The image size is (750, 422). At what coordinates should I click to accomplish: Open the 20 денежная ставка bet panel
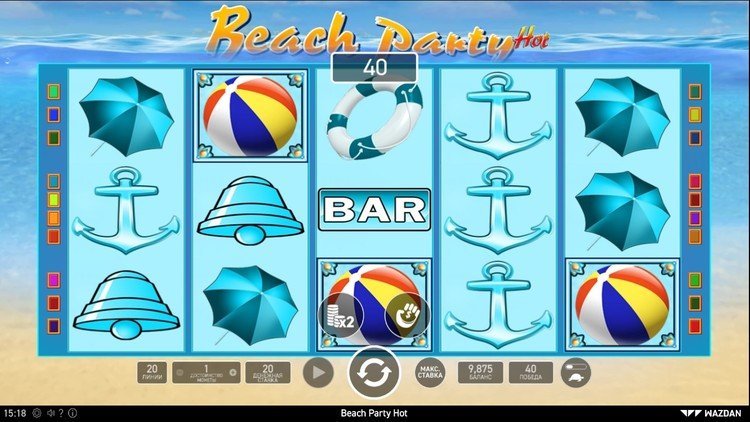pos(267,372)
